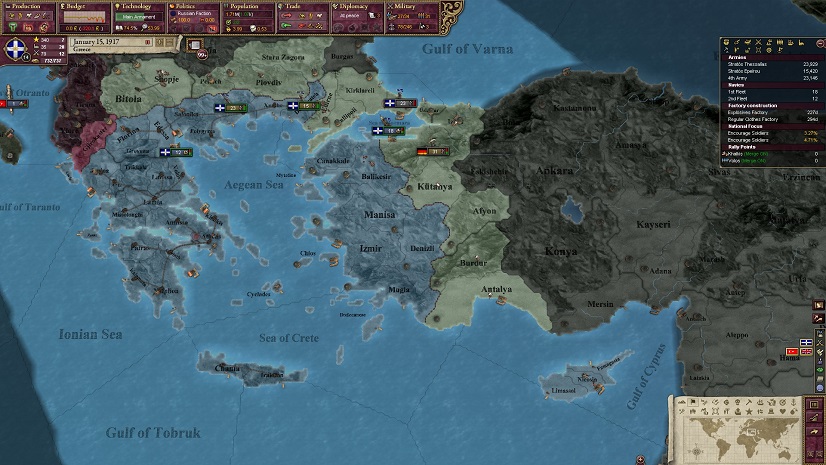Open the Production tab

[x=28, y=6]
